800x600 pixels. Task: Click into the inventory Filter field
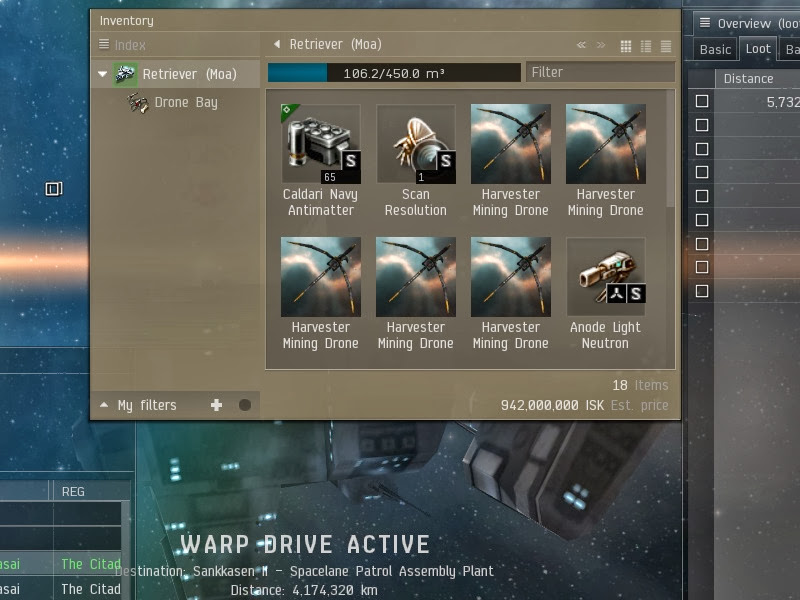599,72
